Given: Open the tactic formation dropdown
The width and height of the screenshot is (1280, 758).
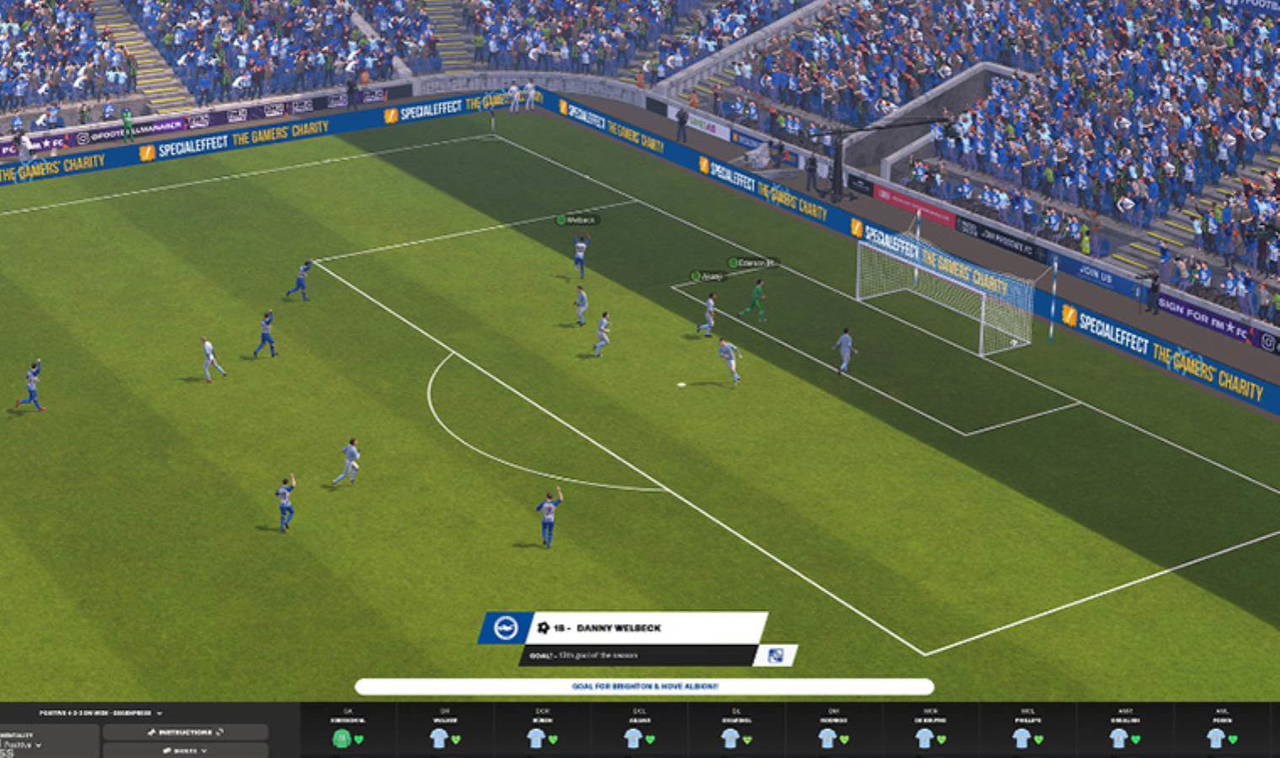Looking at the screenshot, I should tap(100, 713).
